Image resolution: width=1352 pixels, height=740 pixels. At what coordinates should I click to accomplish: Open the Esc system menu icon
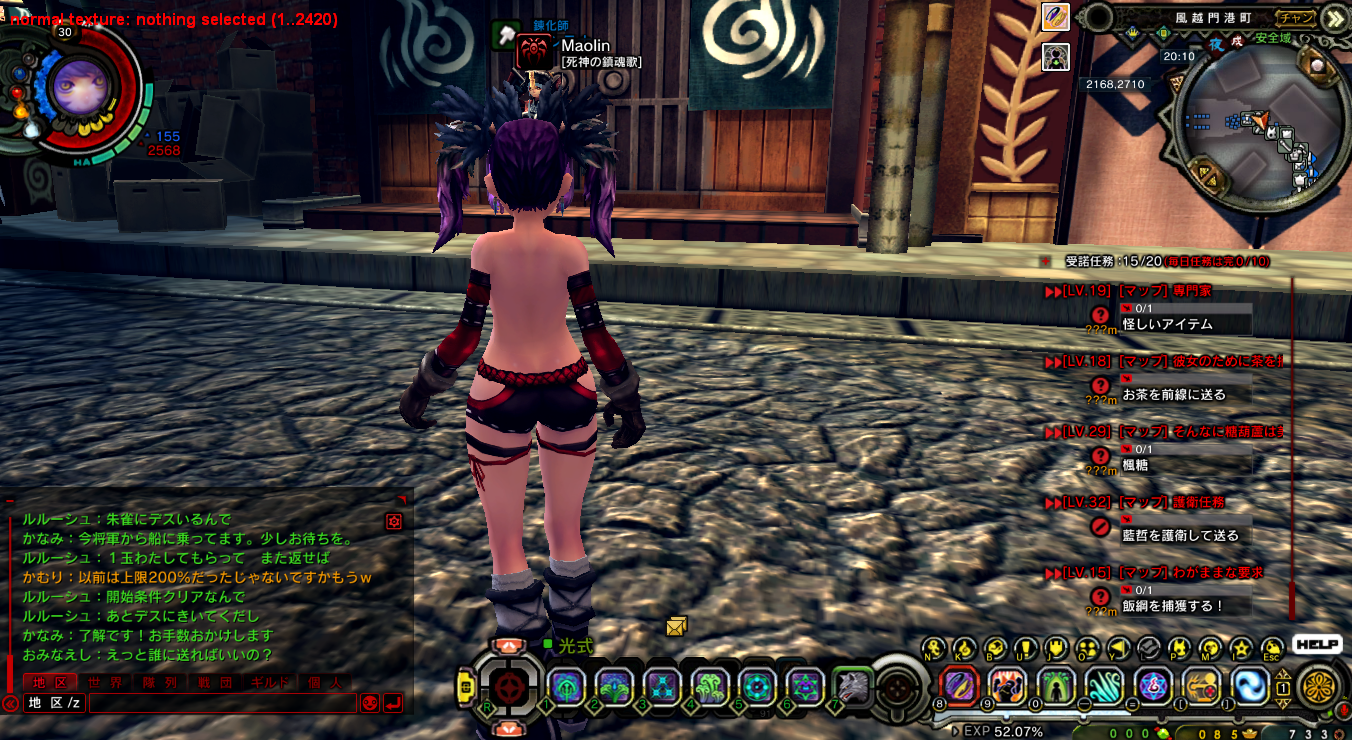click(1272, 650)
